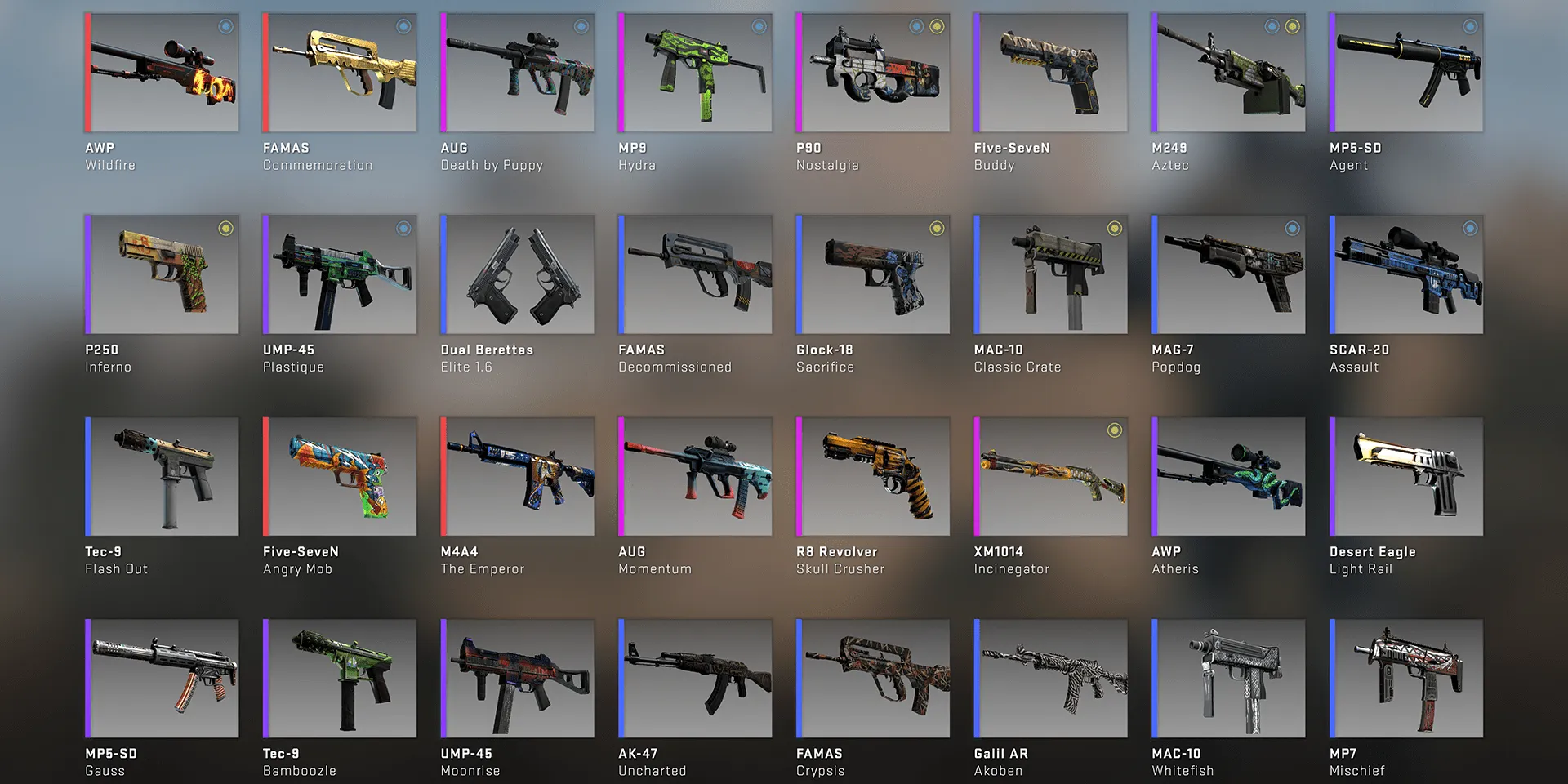1568x784 pixels.
Task: Open the MP5-SD Agent skin tile
Action: 1406,73
